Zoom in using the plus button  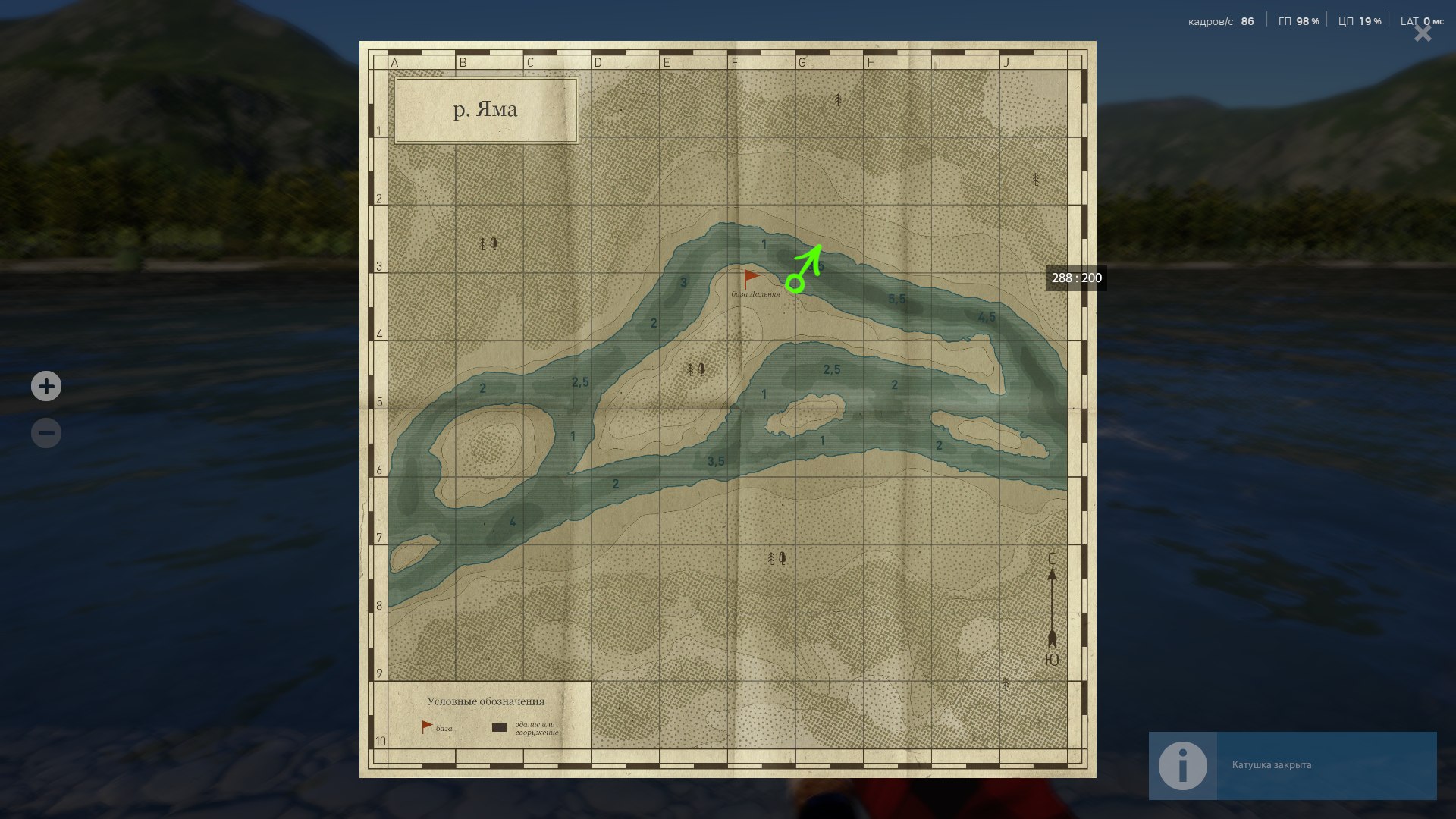(45, 386)
